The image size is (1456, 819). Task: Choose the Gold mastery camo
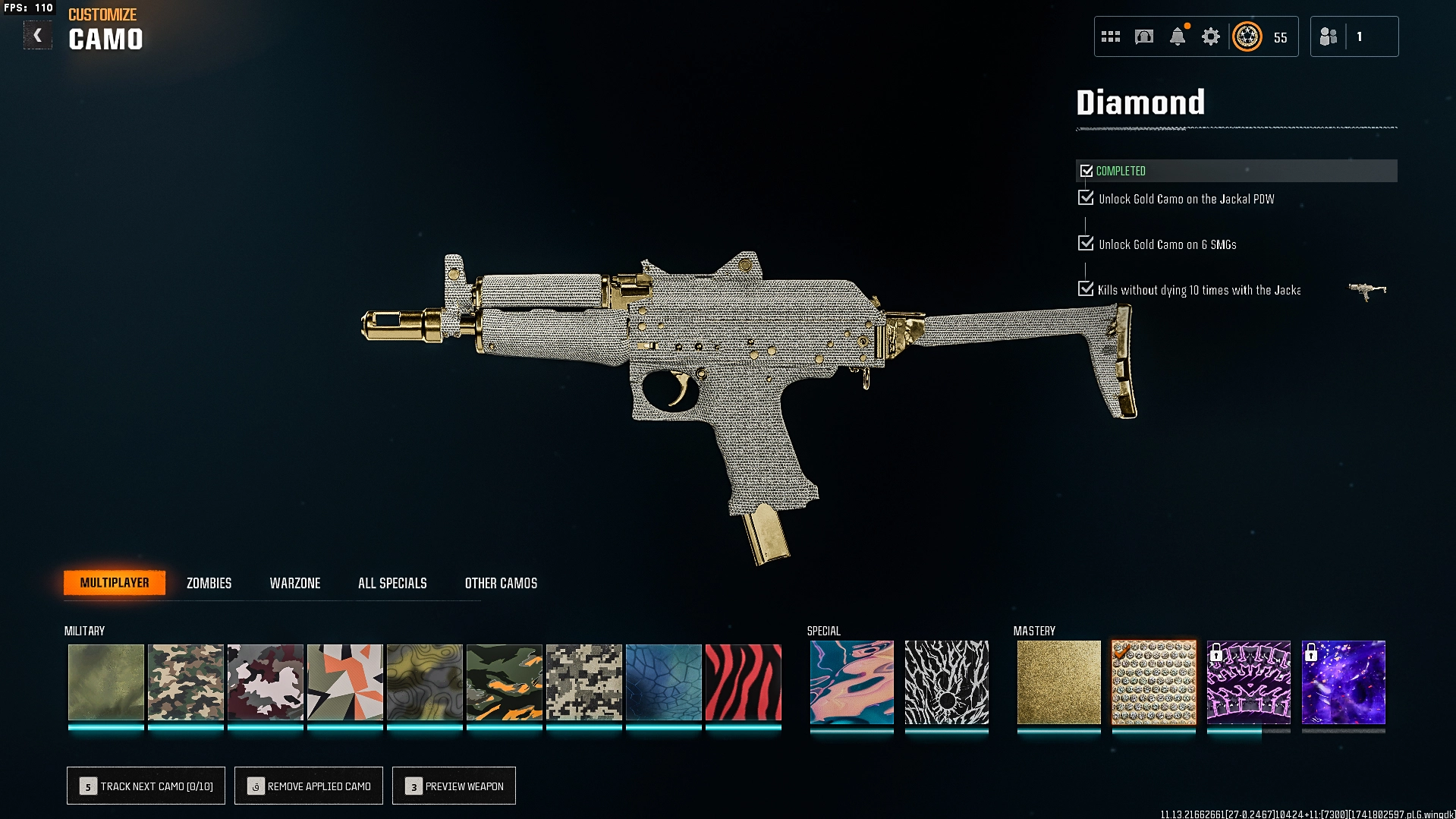coord(1058,682)
